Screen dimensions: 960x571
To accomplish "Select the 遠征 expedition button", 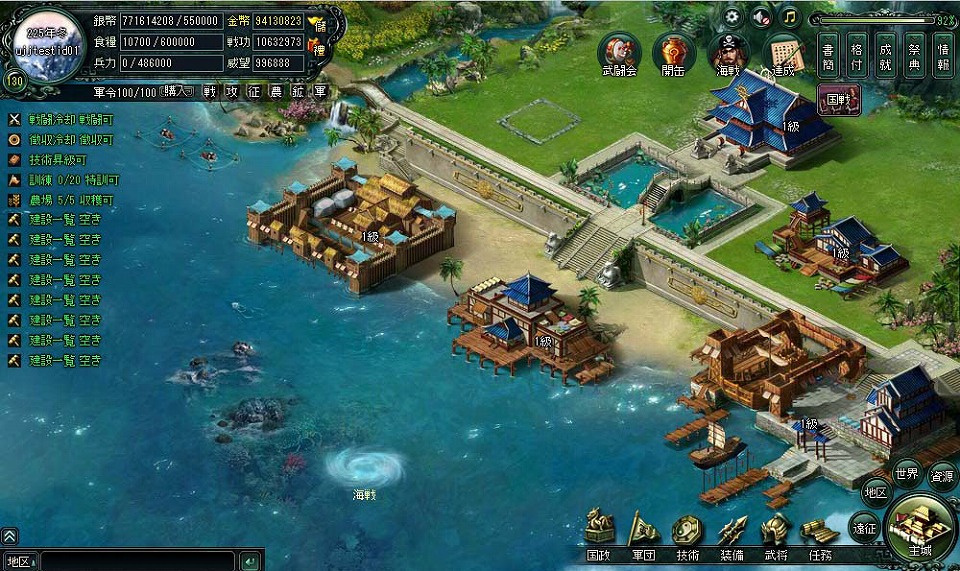I will click(x=864, y=525).
